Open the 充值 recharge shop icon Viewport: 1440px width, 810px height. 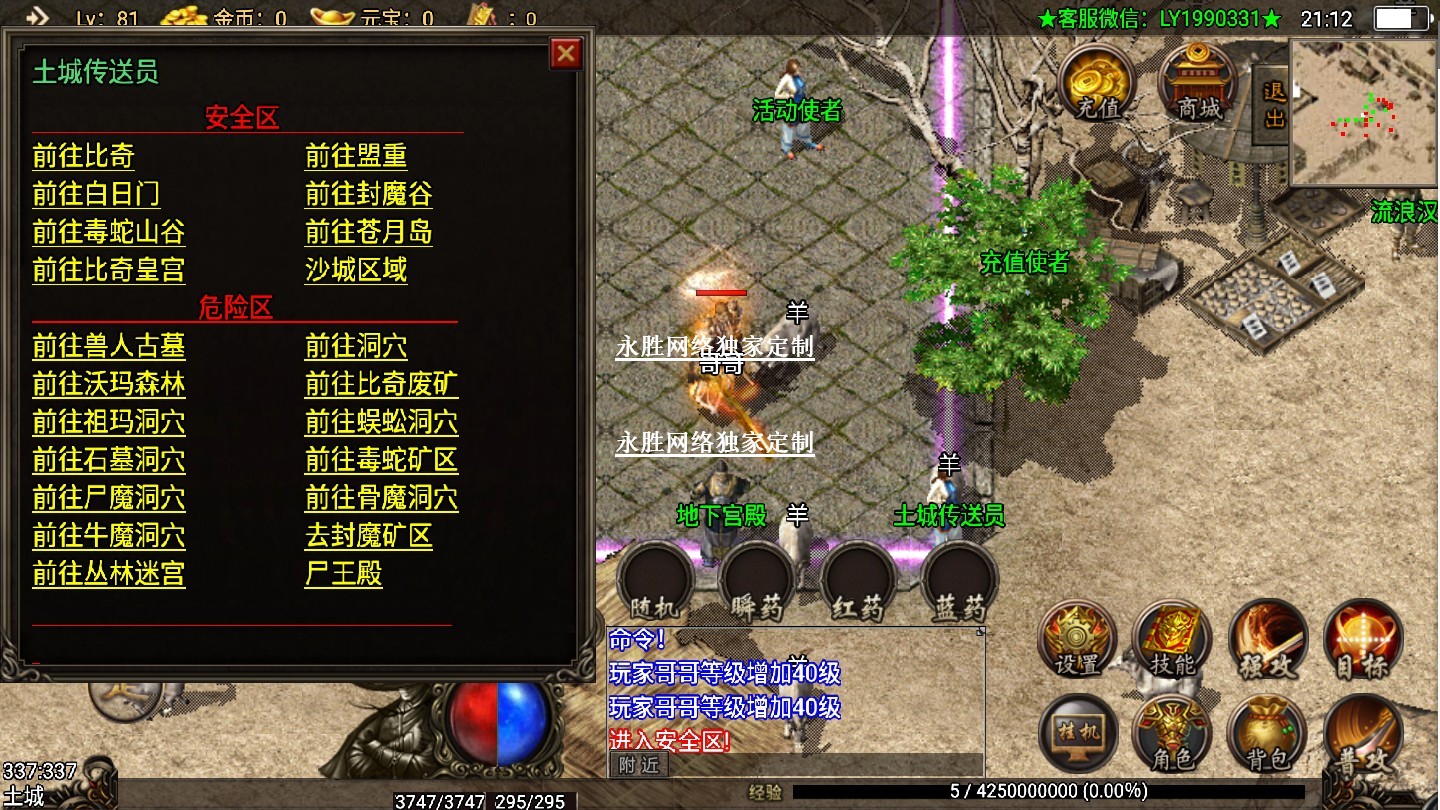[1096, 84]
